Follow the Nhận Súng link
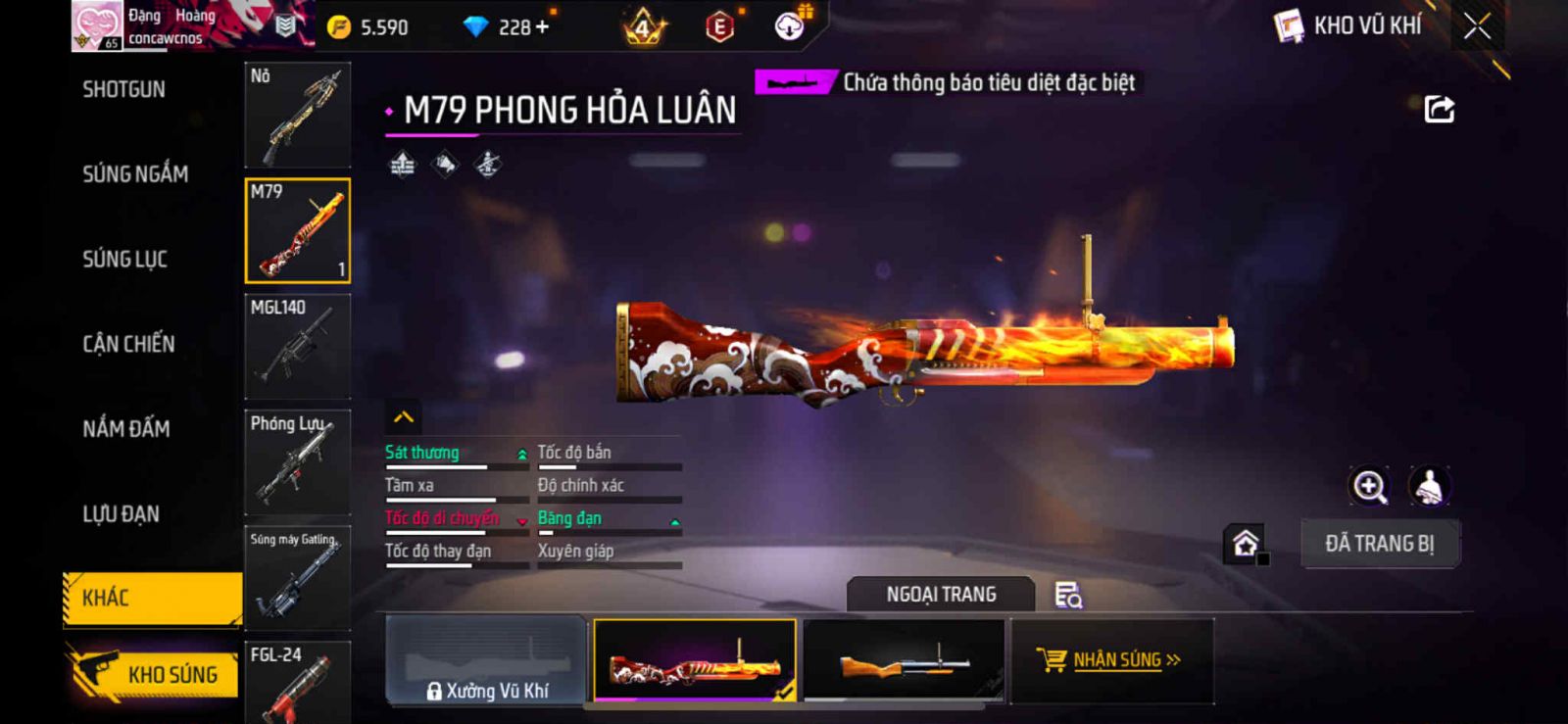The width and height of the screenshot is (1568, 724). click(x=1112, y=661)
